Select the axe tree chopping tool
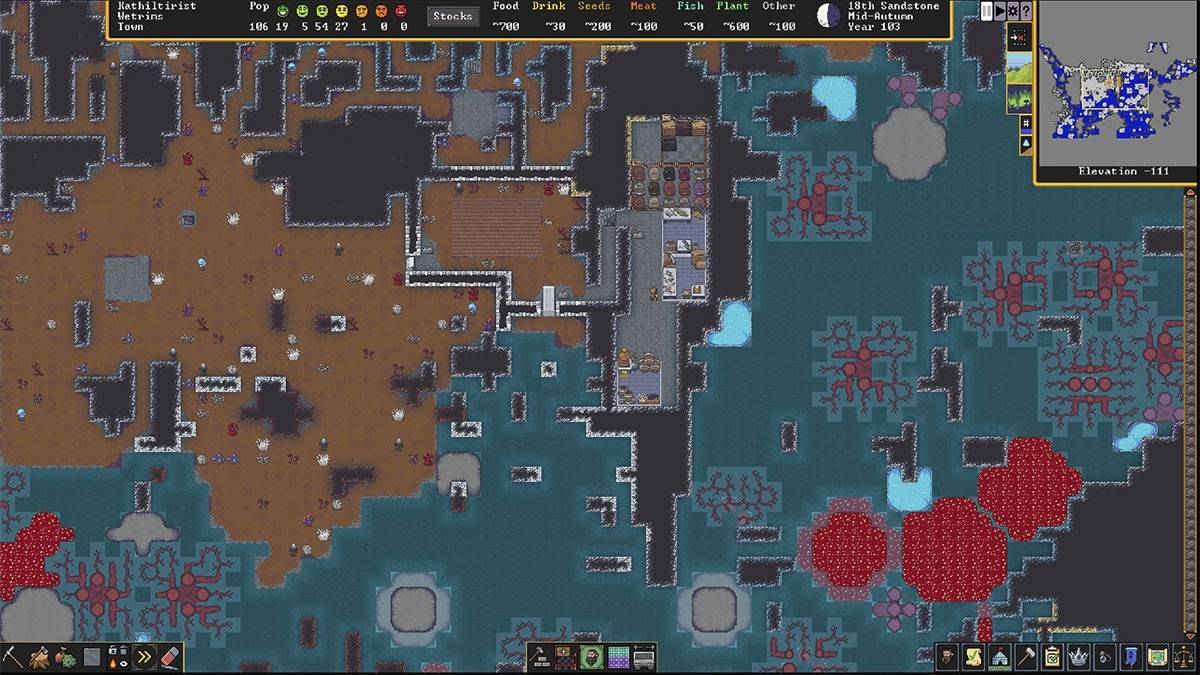Viewport: 1200px width, 675px height. pyautogui.click(x=40, y=657)
